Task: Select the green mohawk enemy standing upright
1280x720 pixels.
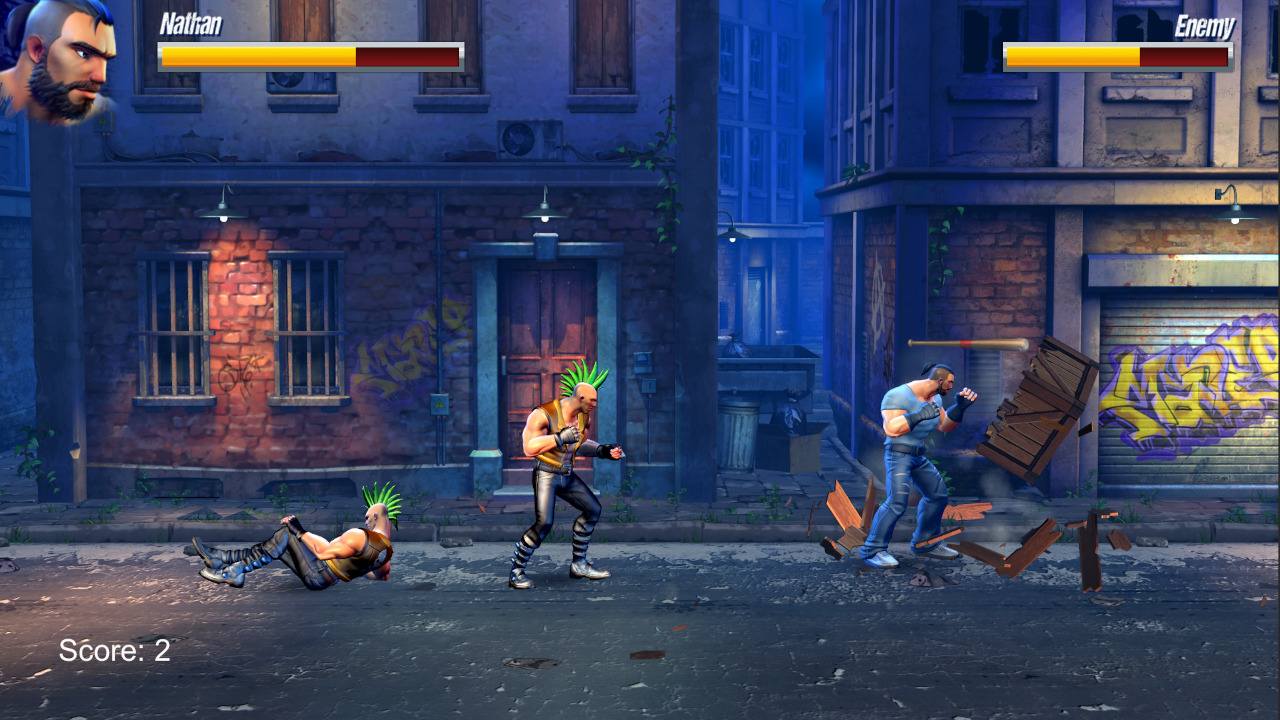Action: 565,470
